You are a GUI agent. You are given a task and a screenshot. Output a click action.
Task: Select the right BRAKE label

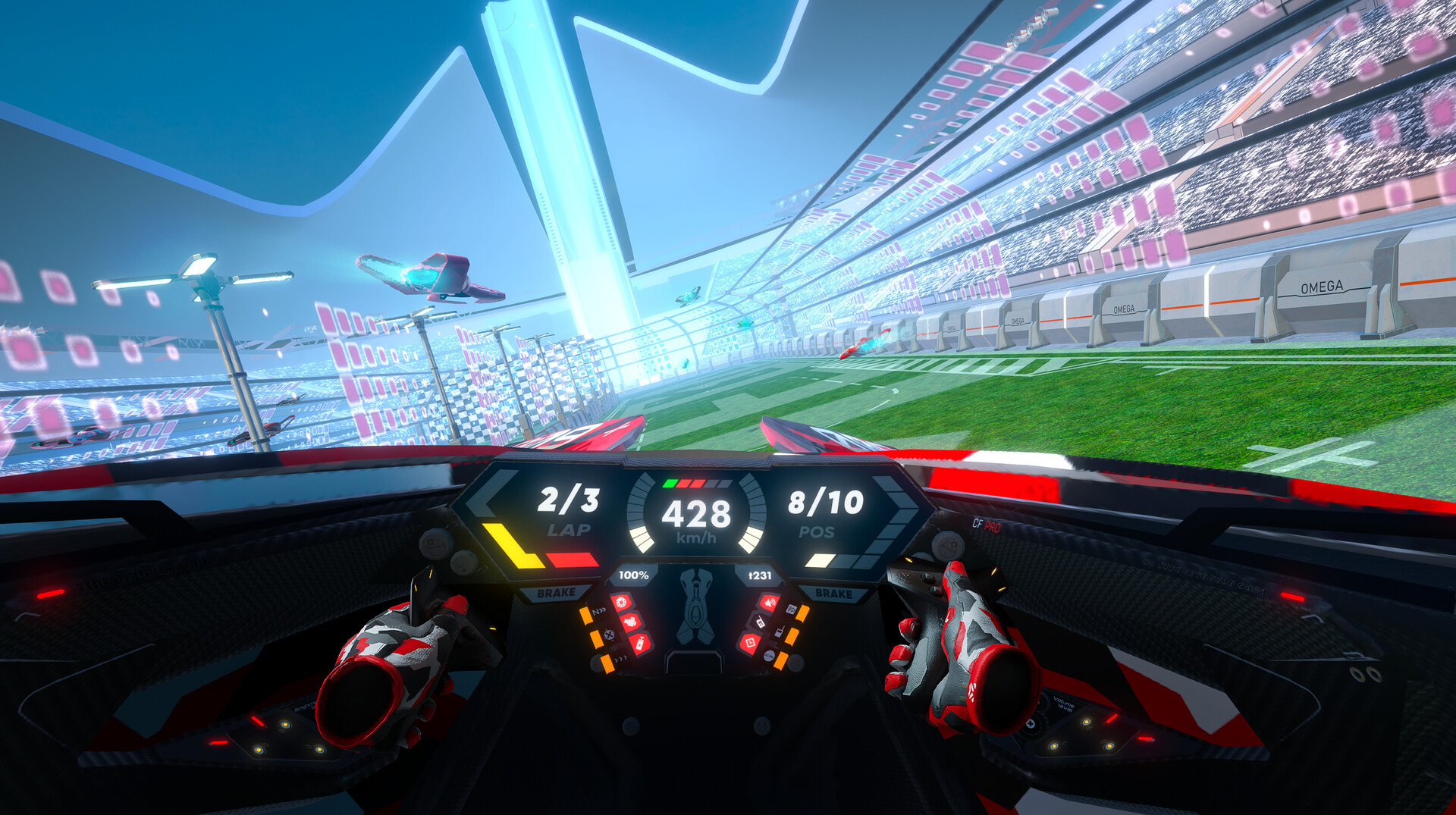point(834,592)
